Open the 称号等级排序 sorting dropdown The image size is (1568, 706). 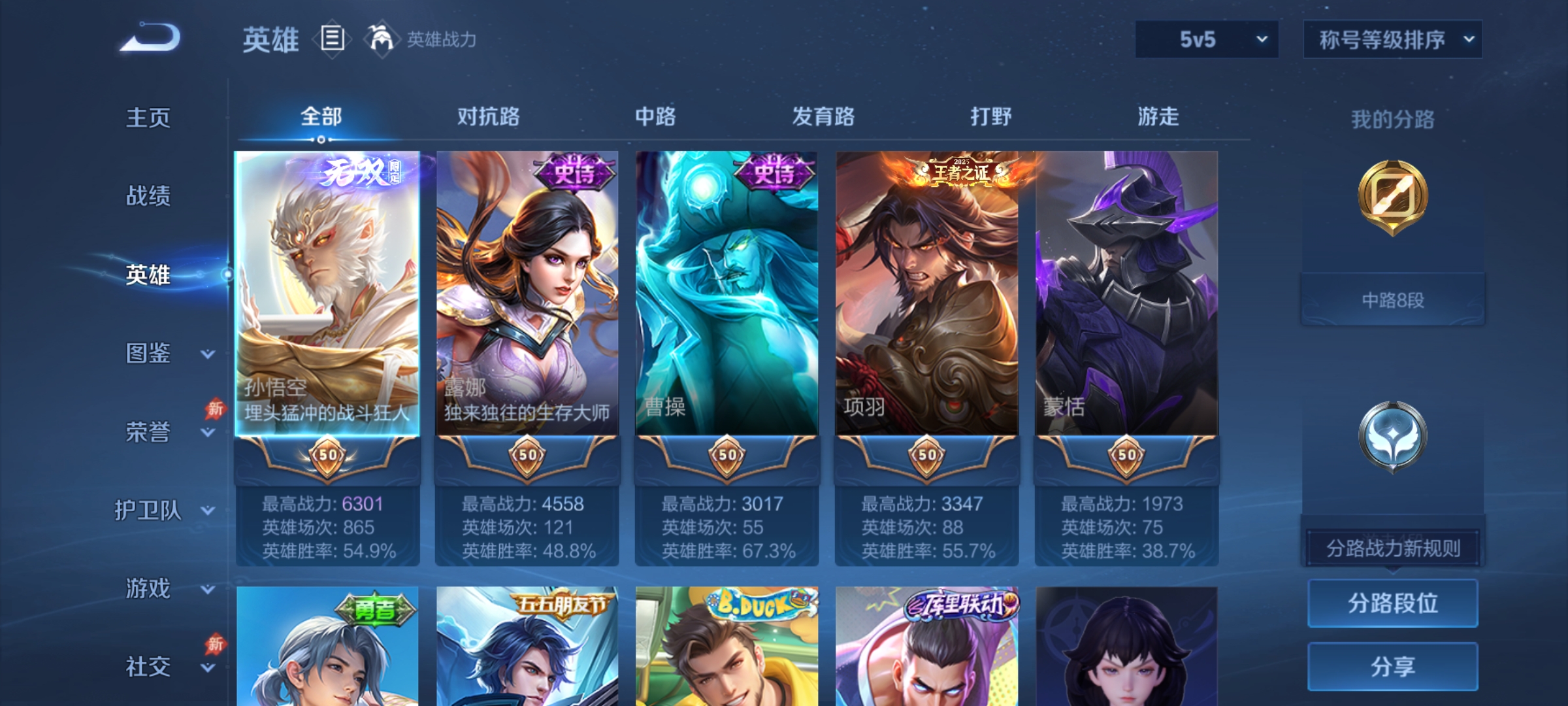click(1392, 39)
